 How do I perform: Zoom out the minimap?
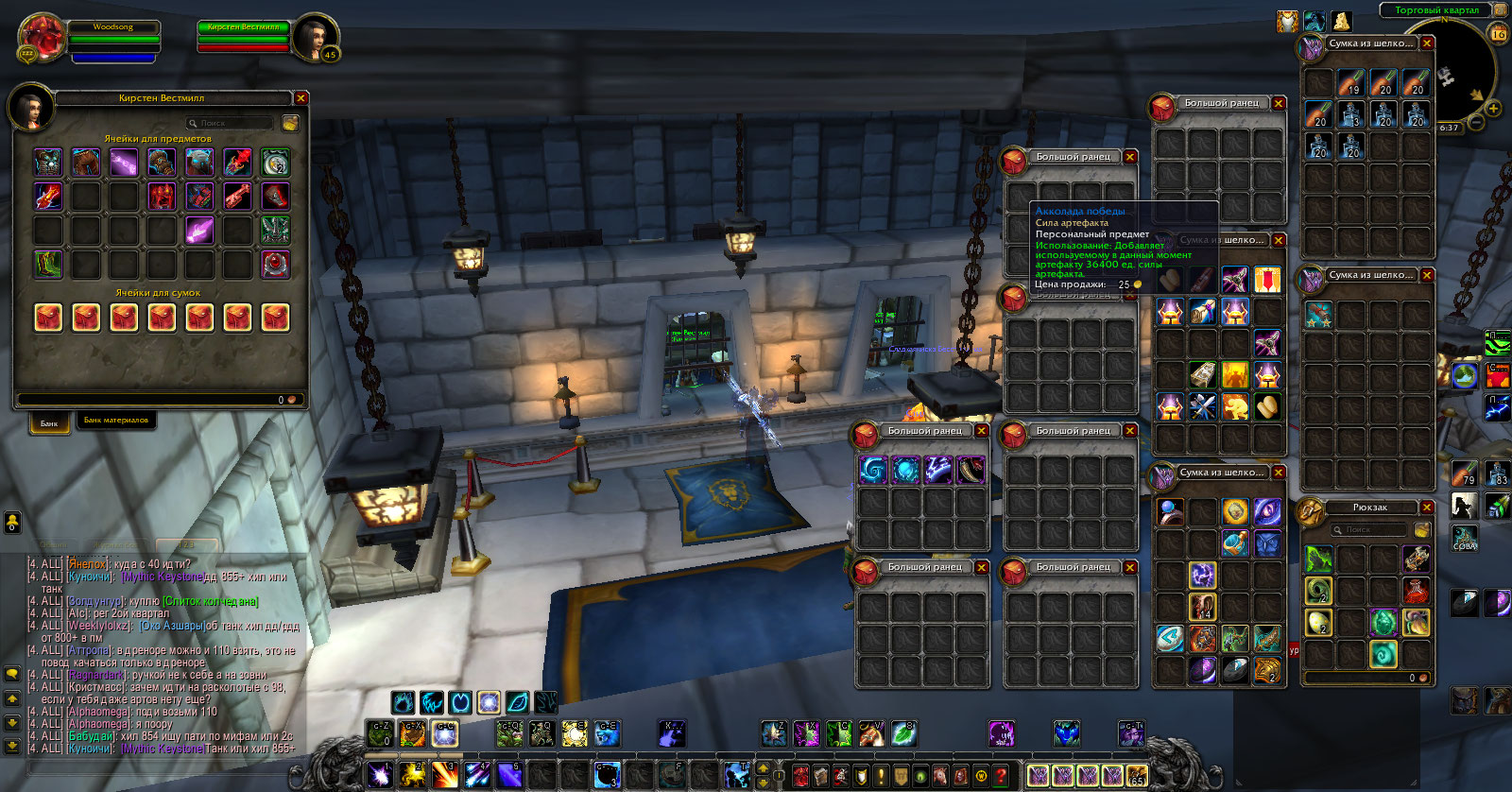point(1475,124)
